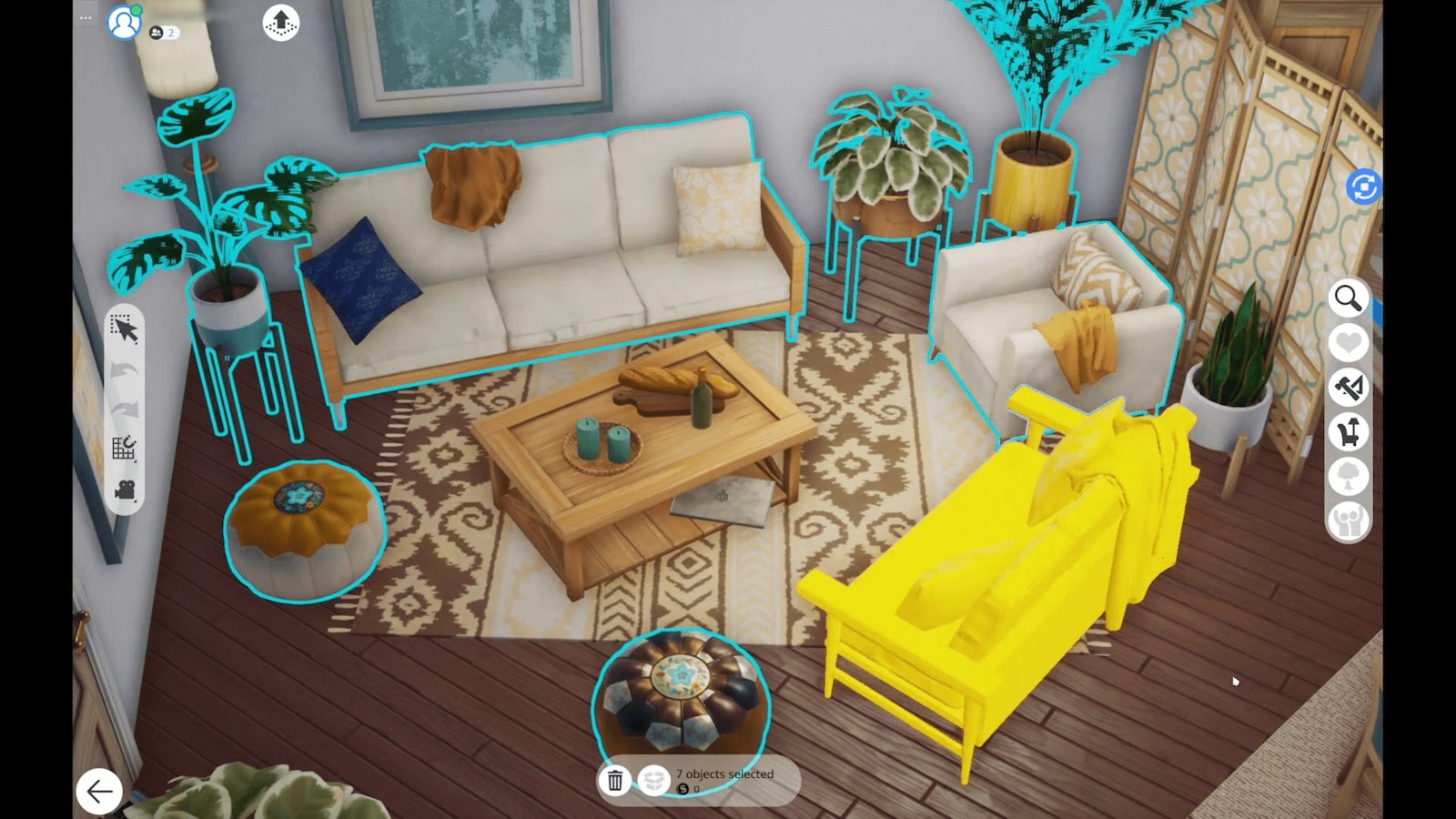The width and height of the screenshot is (1456, 819).
Task: Delete the 7 selected objects with trash icon
Action: (615, 780)
